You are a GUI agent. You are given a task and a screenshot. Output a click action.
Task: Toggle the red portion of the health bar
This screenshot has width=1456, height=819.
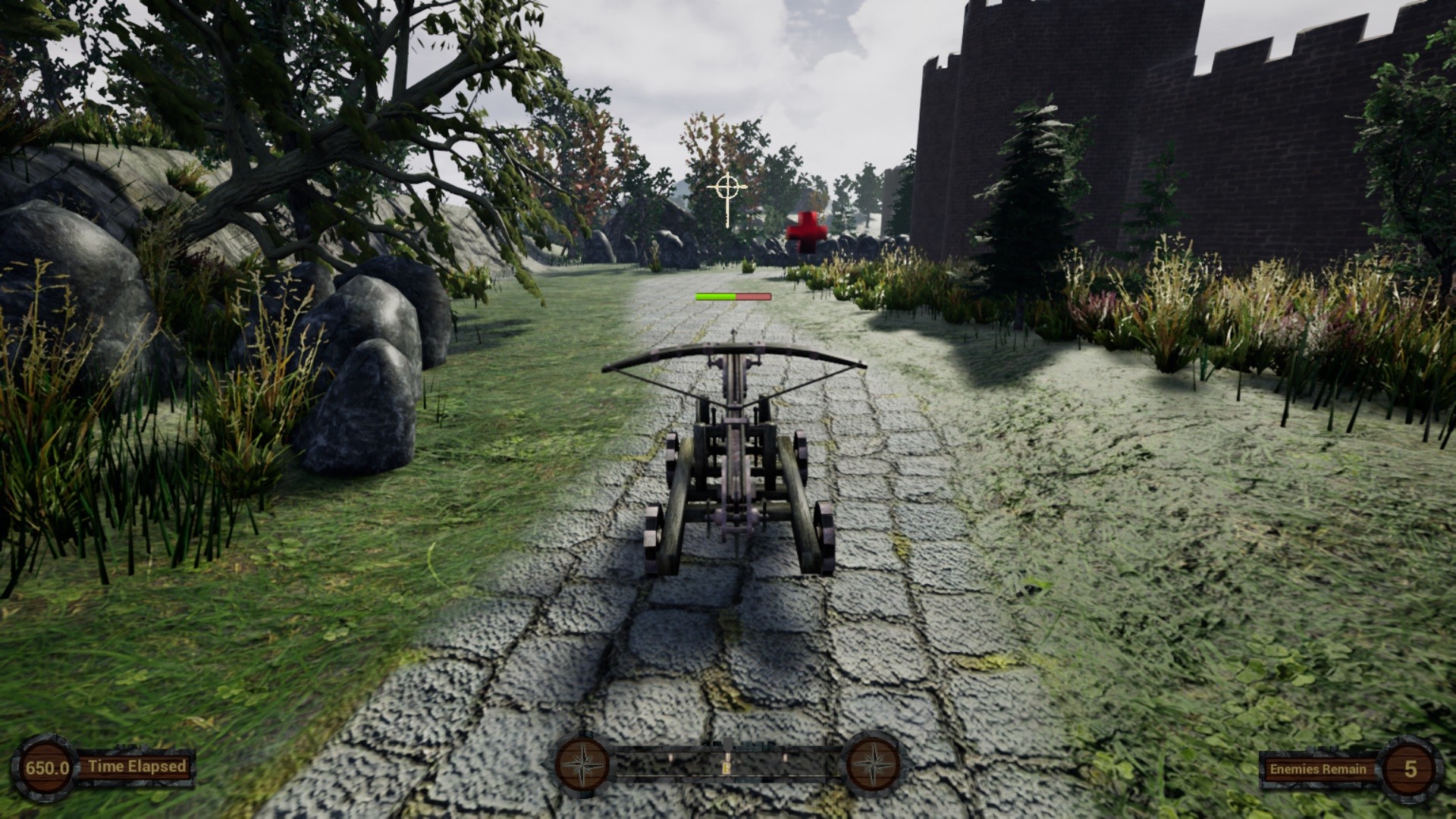pyautogui.click(x=753, y=296)
